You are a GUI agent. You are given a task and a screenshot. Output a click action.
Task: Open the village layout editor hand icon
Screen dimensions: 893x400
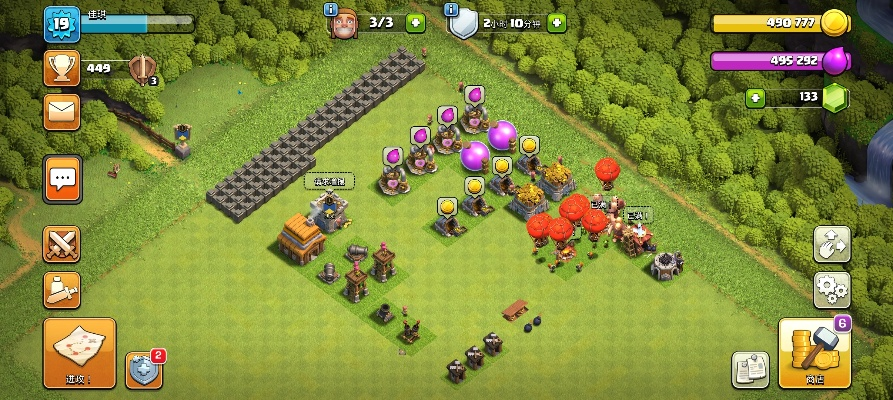(x=830, y=243)
